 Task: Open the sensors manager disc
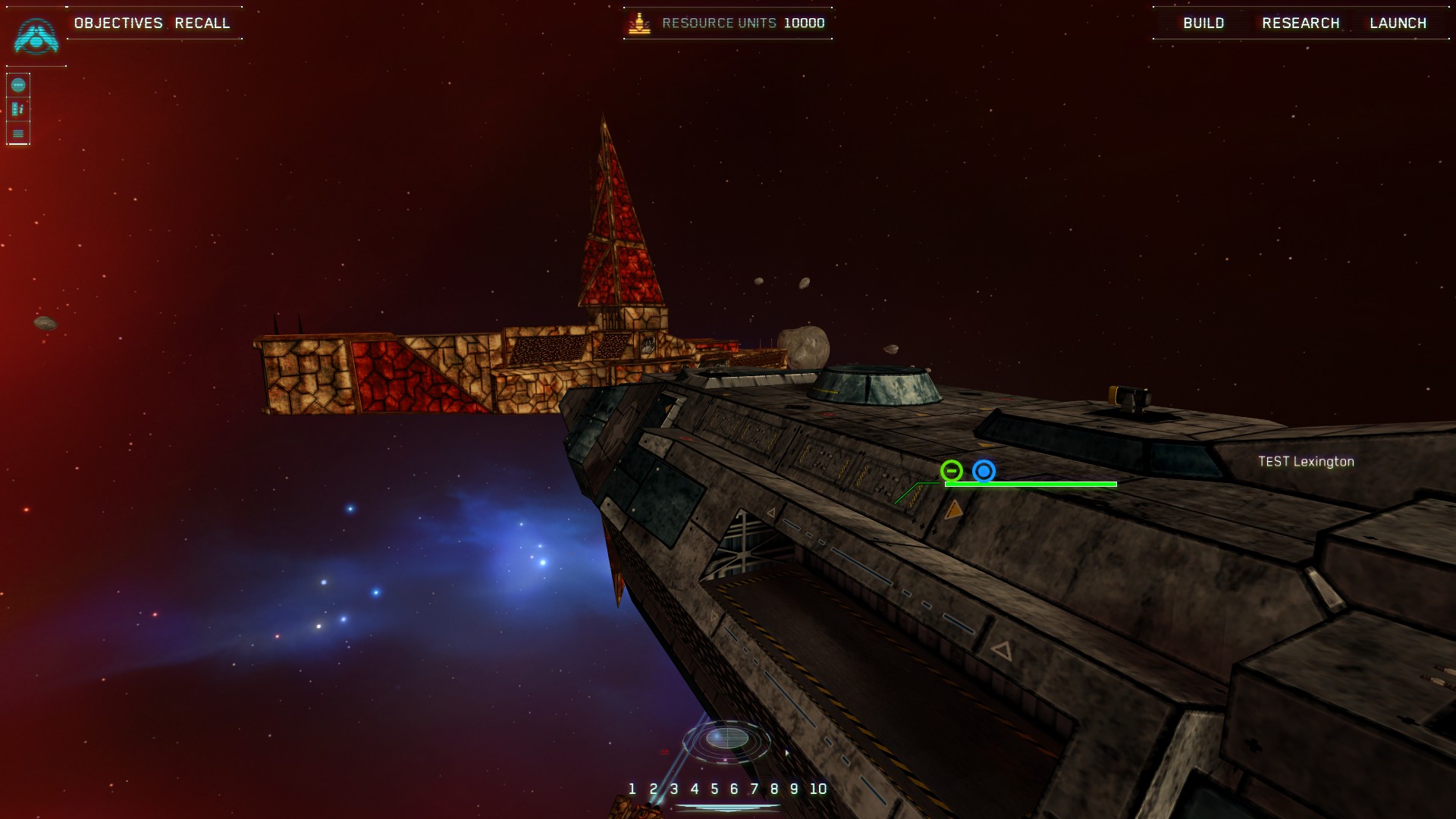click(x=727, y=738)
